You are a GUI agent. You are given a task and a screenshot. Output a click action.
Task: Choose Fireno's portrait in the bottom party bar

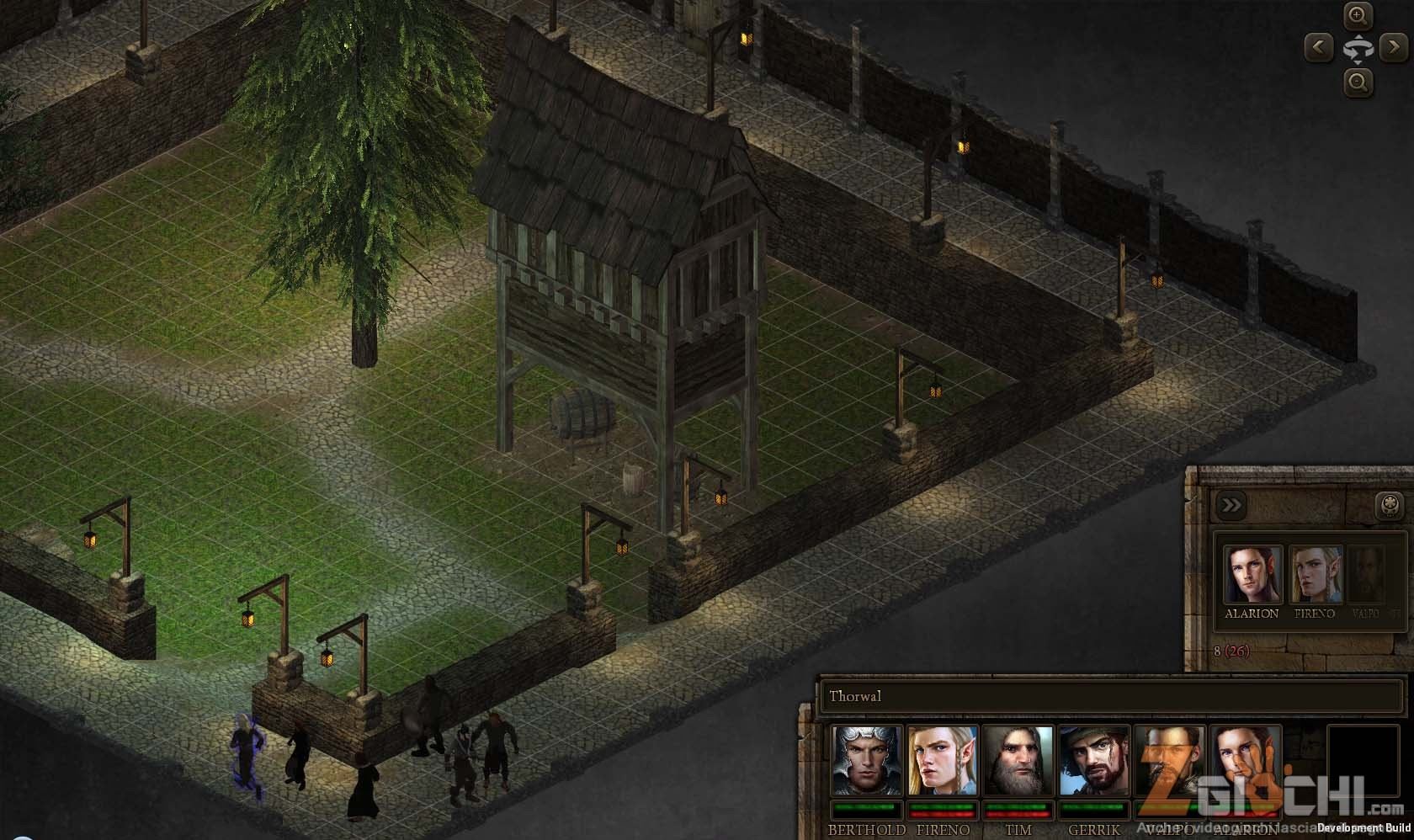(x=943, y=761)
